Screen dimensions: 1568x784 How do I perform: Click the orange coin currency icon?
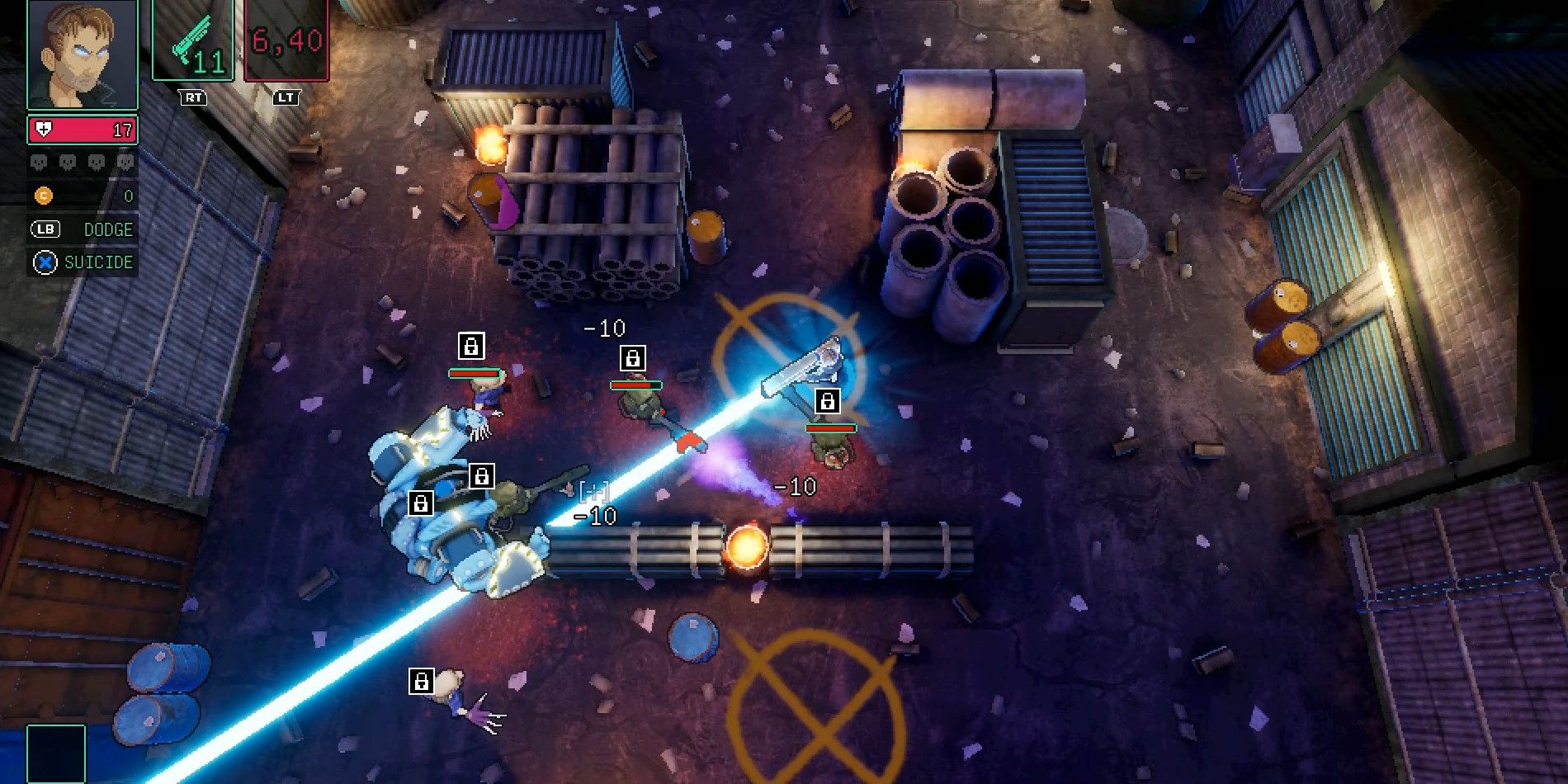(43, 196)
